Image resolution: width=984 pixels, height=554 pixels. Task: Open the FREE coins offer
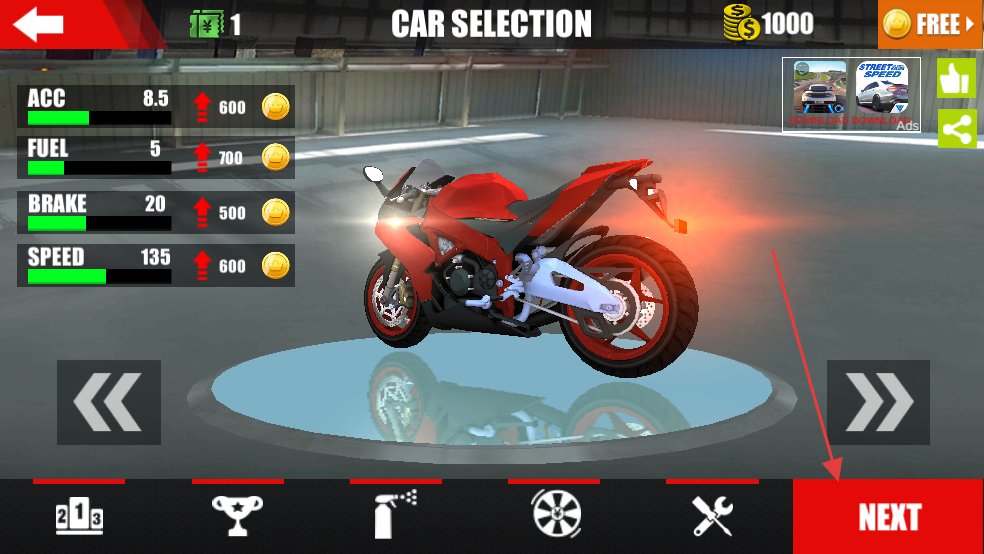pos(930,25)
